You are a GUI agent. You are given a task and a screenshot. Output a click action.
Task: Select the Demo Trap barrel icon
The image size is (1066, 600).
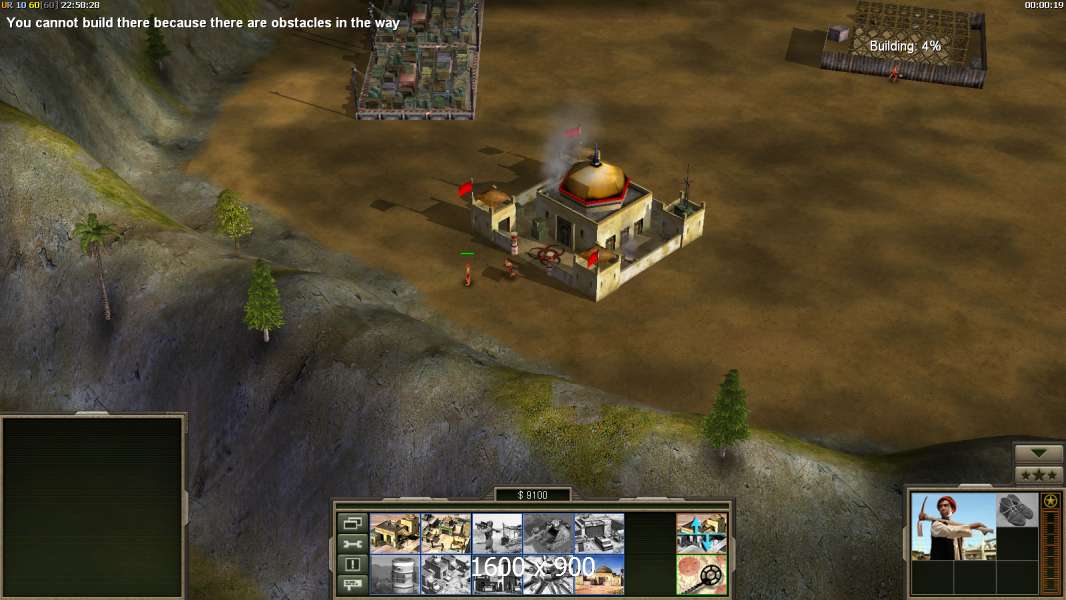click(395, 574)
